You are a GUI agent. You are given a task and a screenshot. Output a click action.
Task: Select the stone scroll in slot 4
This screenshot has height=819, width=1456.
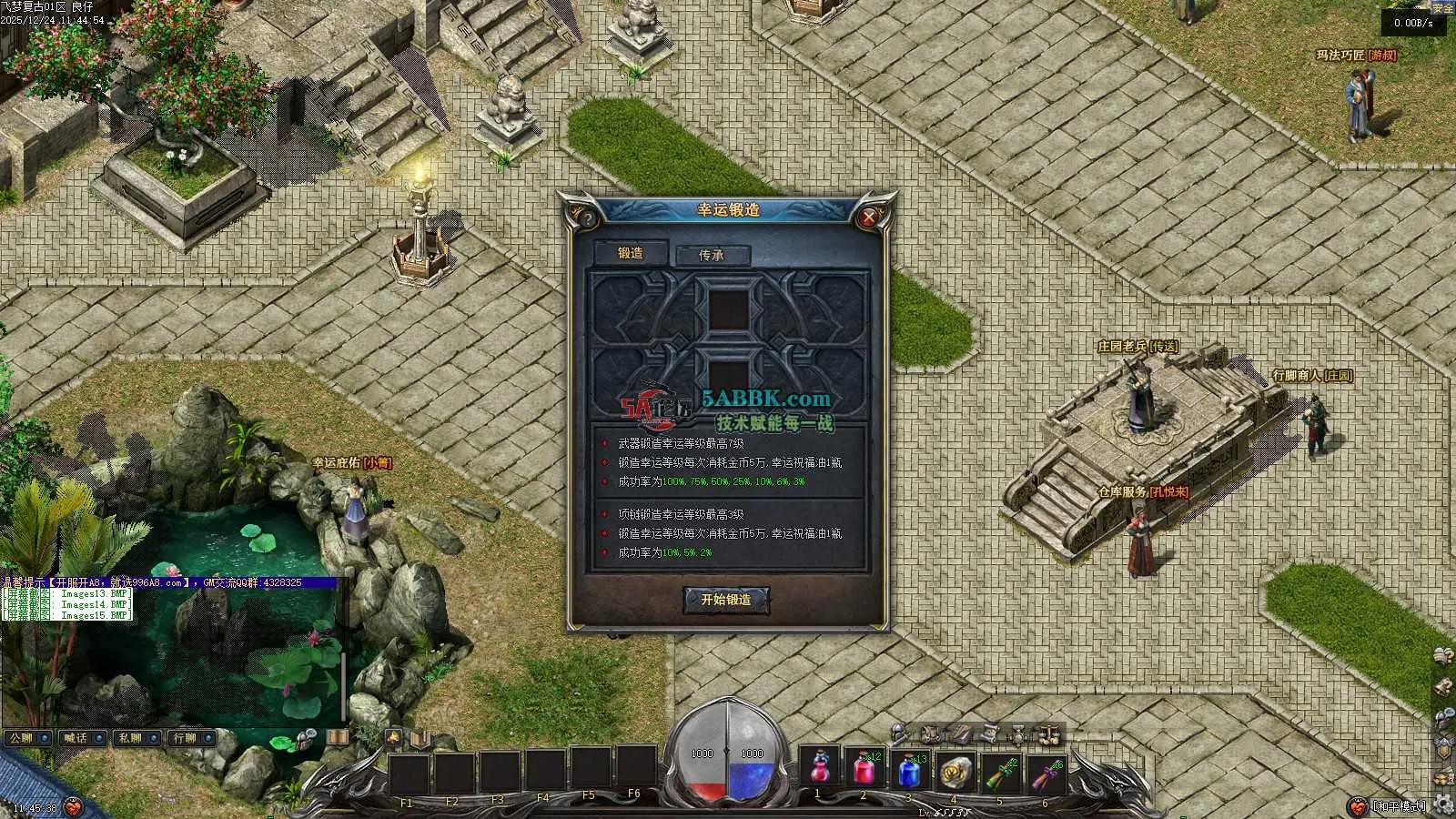955,770
